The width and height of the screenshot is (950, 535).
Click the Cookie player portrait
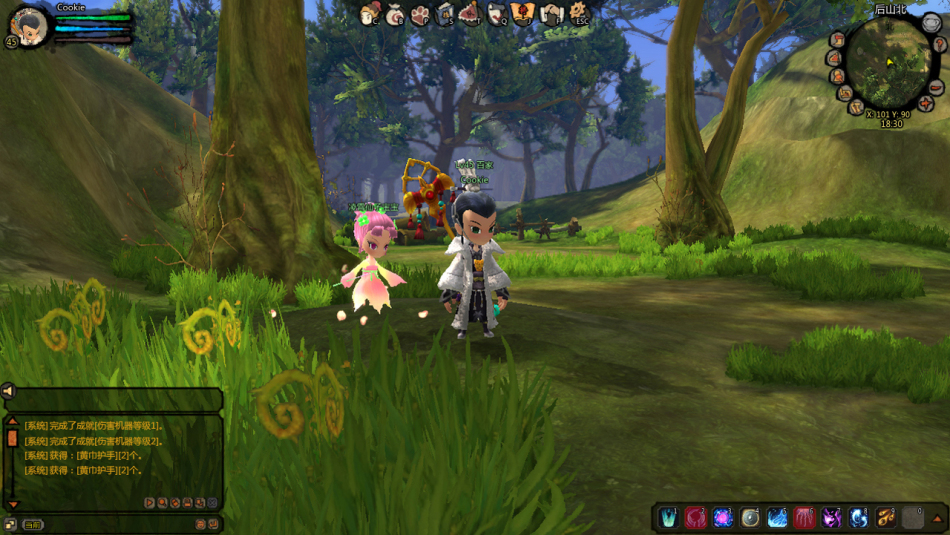29,25
